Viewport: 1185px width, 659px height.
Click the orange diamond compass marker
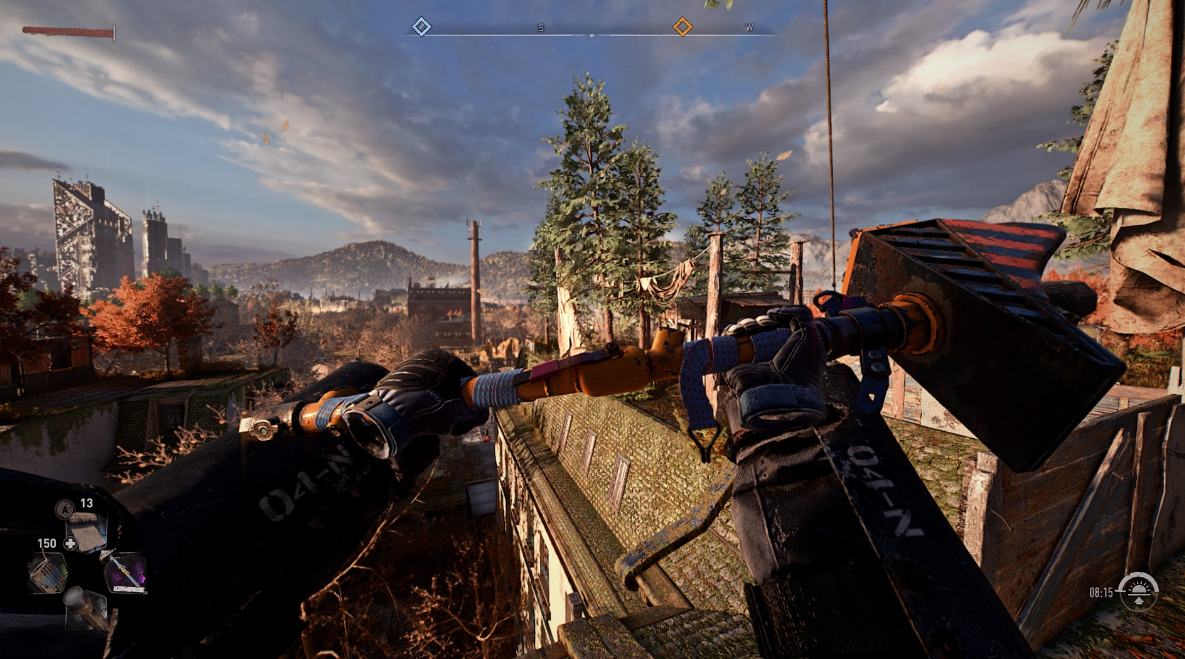click(x=682, y=27)
